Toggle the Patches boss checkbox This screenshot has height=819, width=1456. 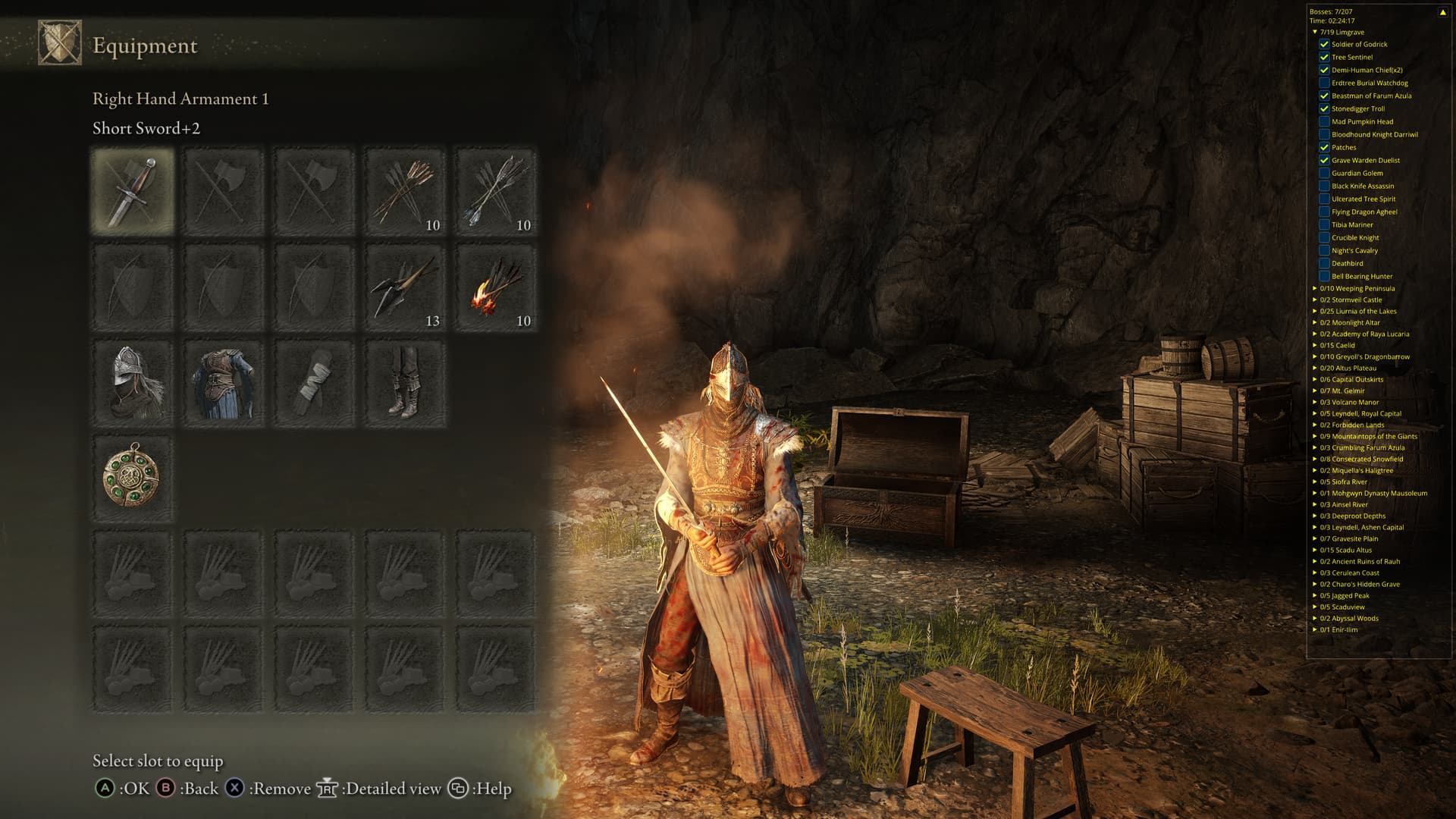(1324, 147)
